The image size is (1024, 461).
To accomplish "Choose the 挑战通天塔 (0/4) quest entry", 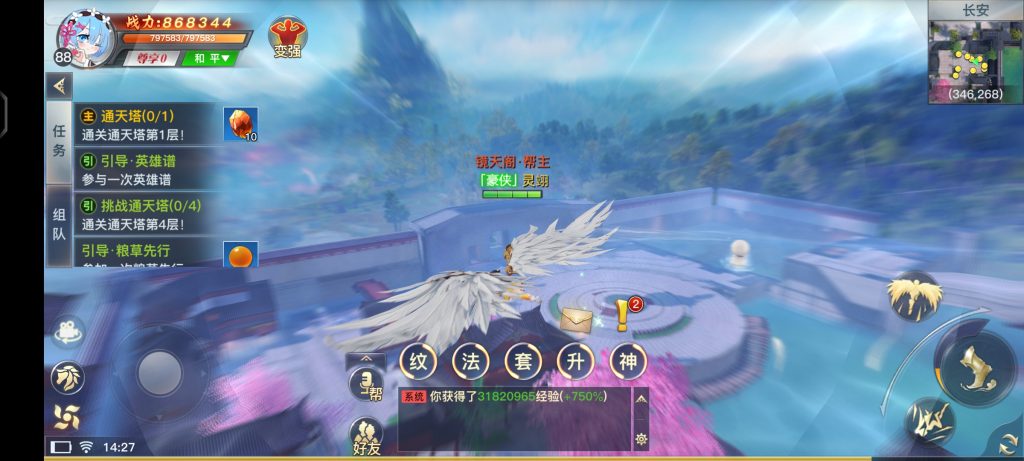I will coord(150,214).
